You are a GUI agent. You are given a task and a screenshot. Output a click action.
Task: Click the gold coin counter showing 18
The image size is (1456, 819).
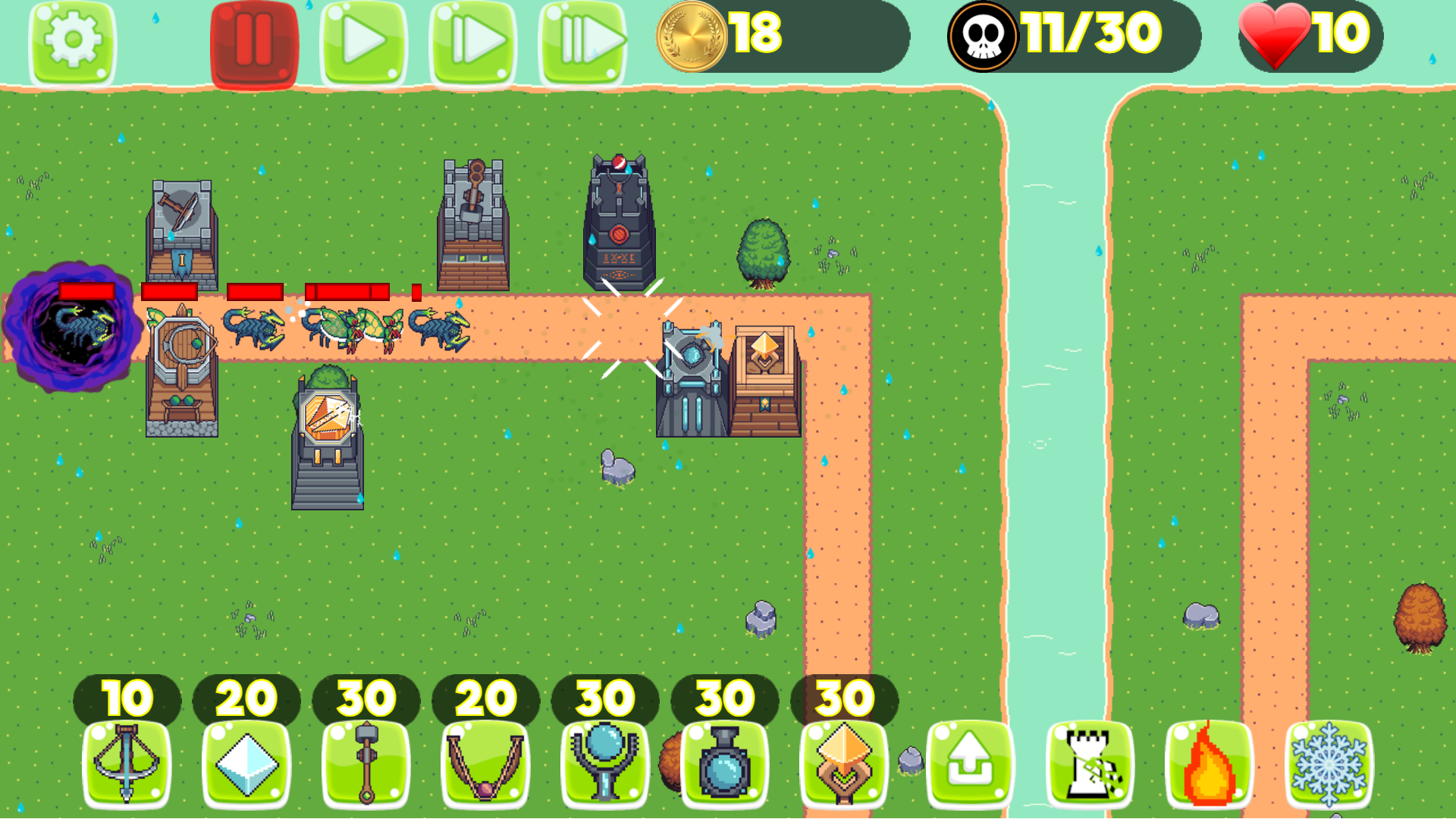point(720,34)
